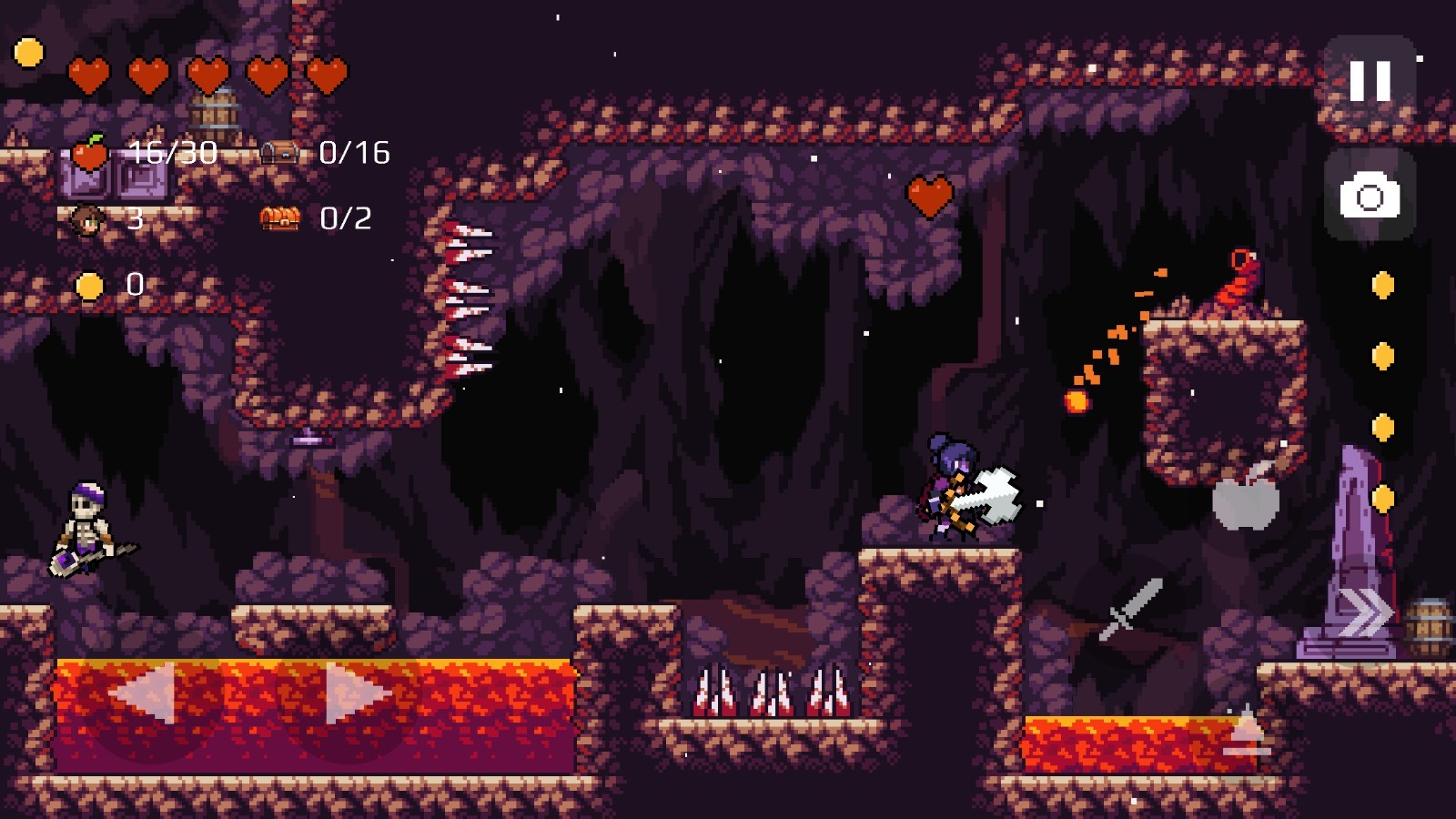Activate the double-arrow dash button
1456x819 pixels.
[1364, 612]
